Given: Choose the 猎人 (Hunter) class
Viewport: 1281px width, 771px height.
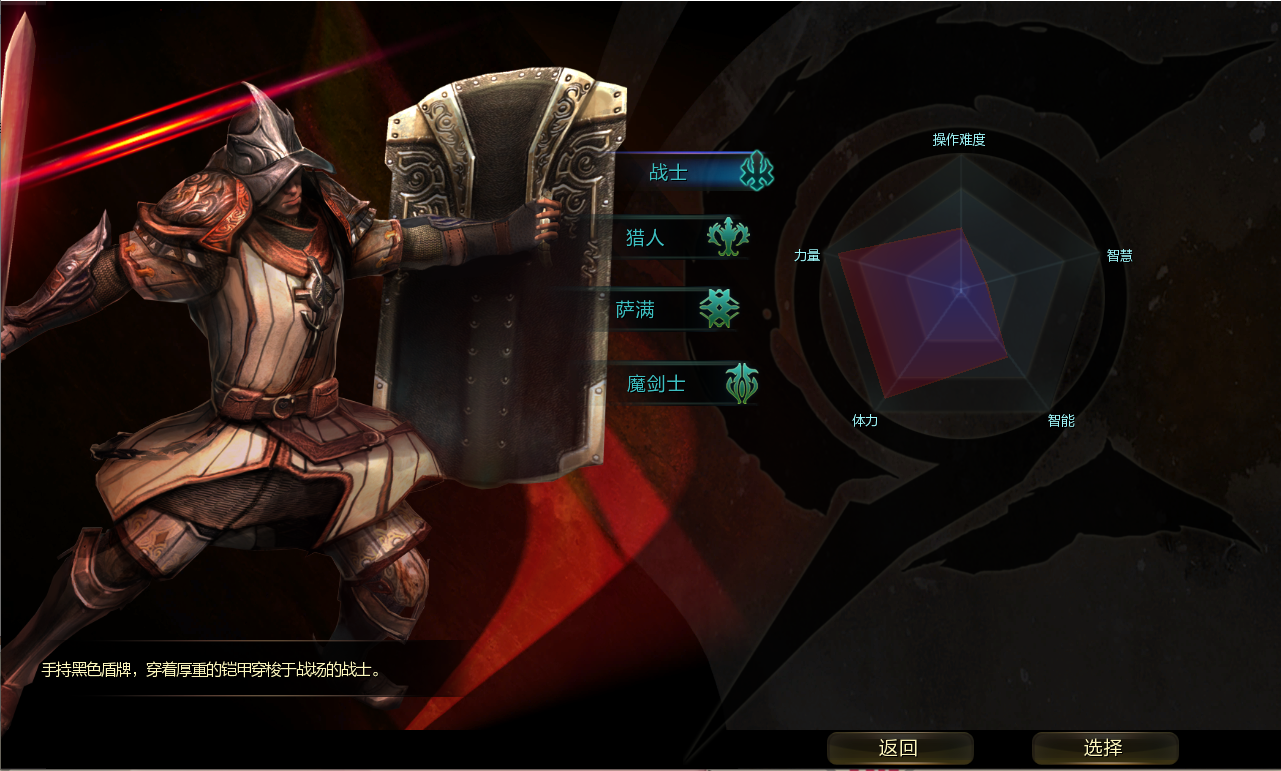Looking at the screenshot, I should click(680, 238).
